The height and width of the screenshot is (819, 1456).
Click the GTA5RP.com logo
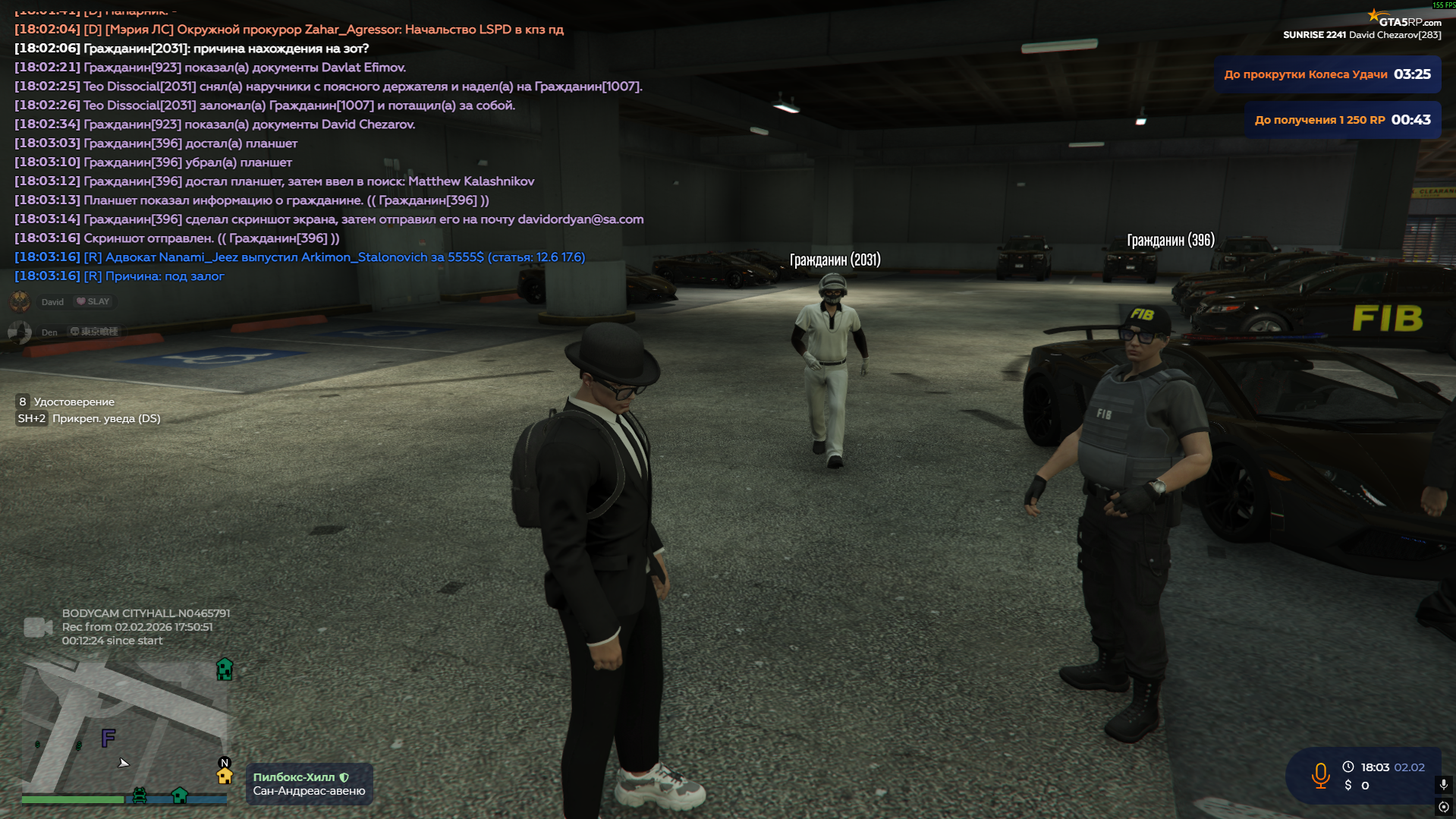[1404, 20]
